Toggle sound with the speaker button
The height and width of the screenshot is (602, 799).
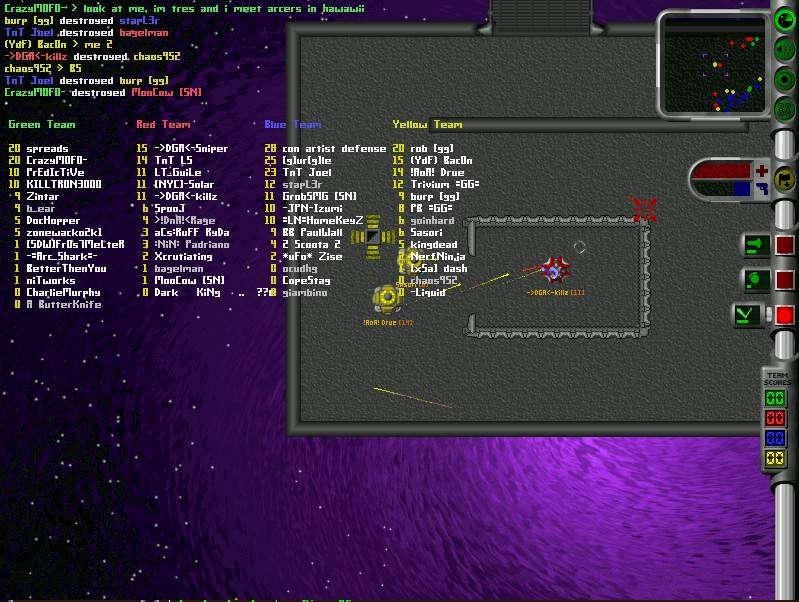tap(785, 51)
